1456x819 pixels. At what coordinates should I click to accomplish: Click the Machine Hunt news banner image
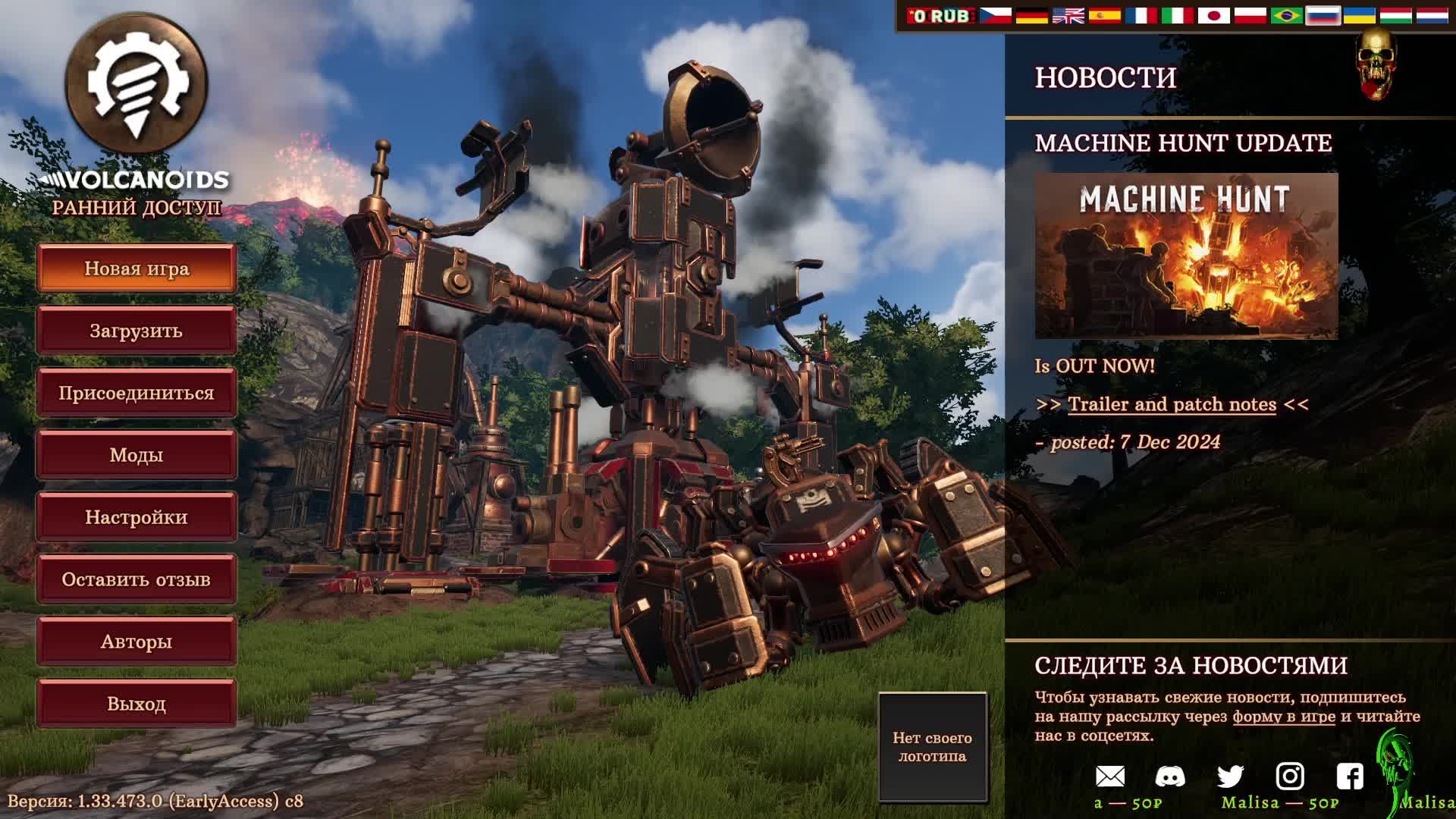coord(1186,256)
